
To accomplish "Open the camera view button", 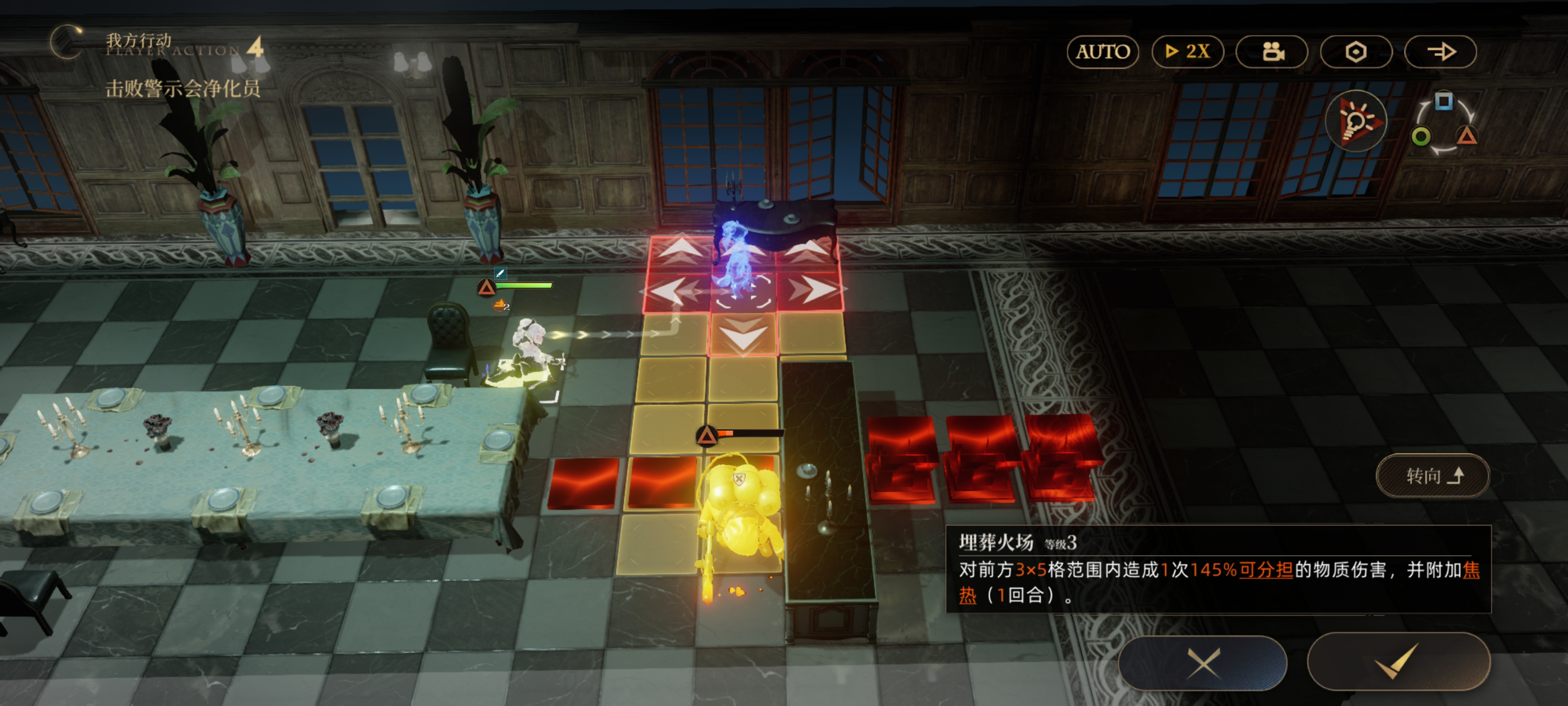I will (1272, 52).
